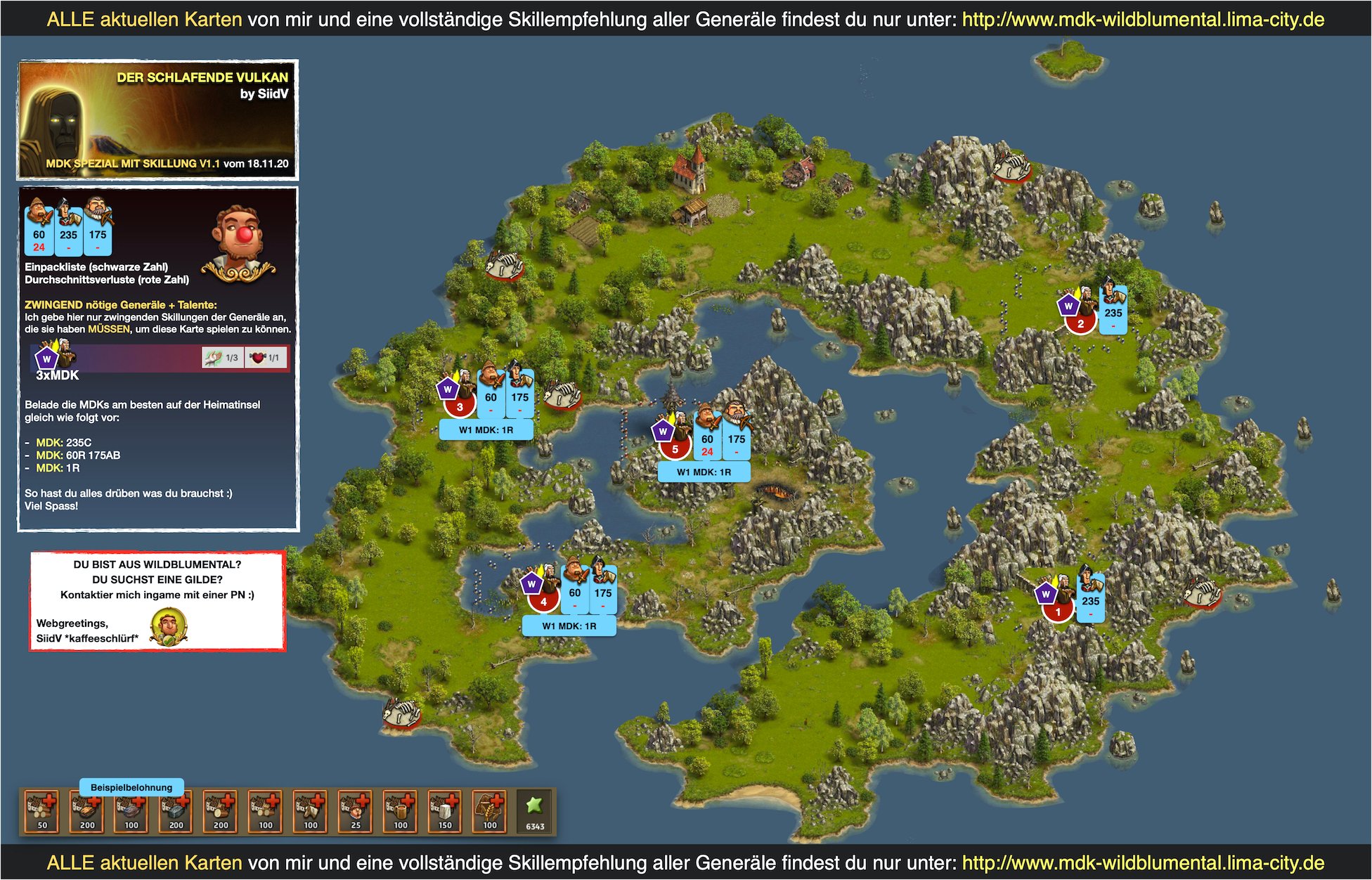
Task: Select enemy camp marker number 1
Action: click(x=1058, y=612)
